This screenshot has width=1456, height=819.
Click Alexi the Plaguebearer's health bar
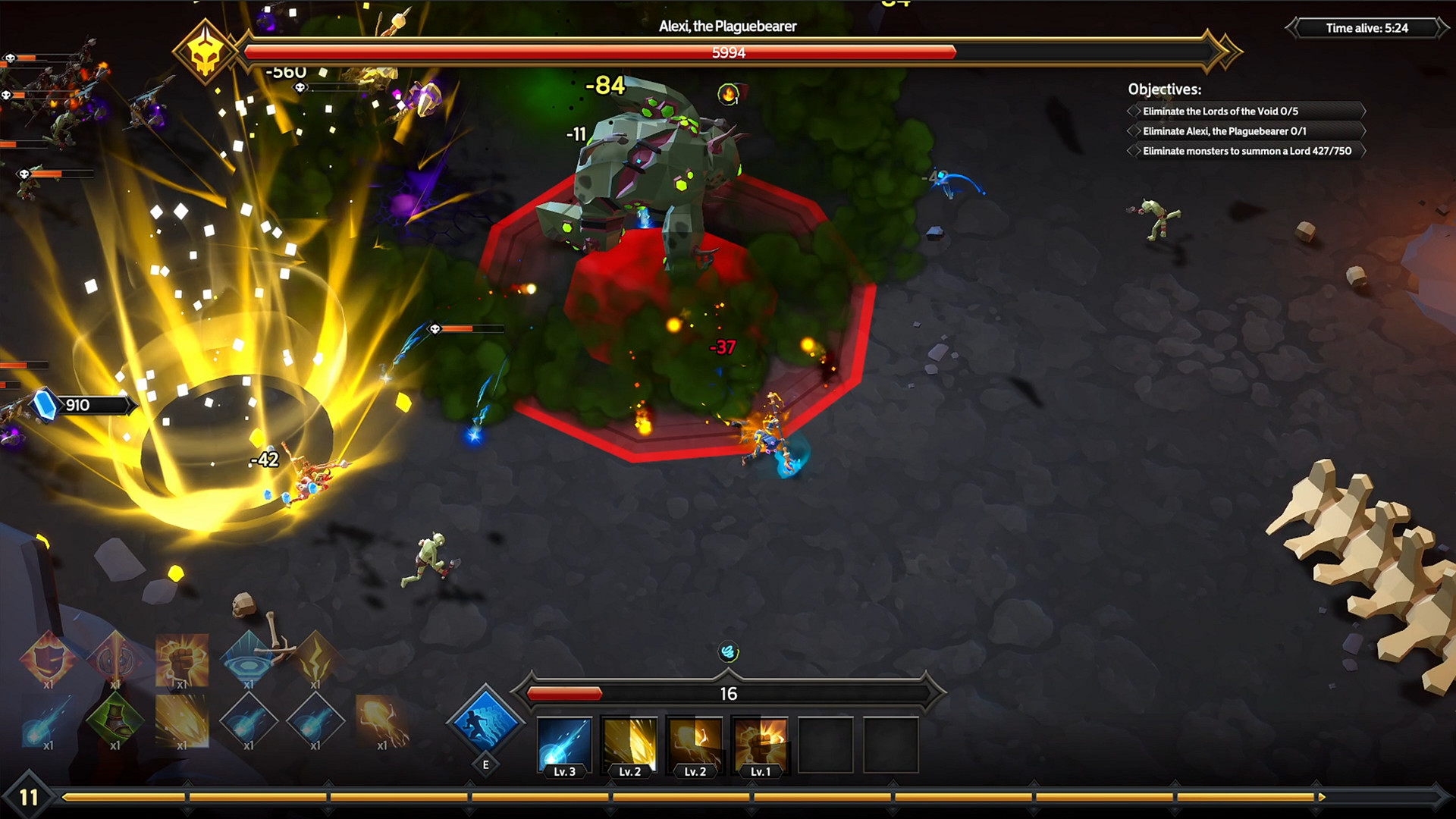click(728, 52)
